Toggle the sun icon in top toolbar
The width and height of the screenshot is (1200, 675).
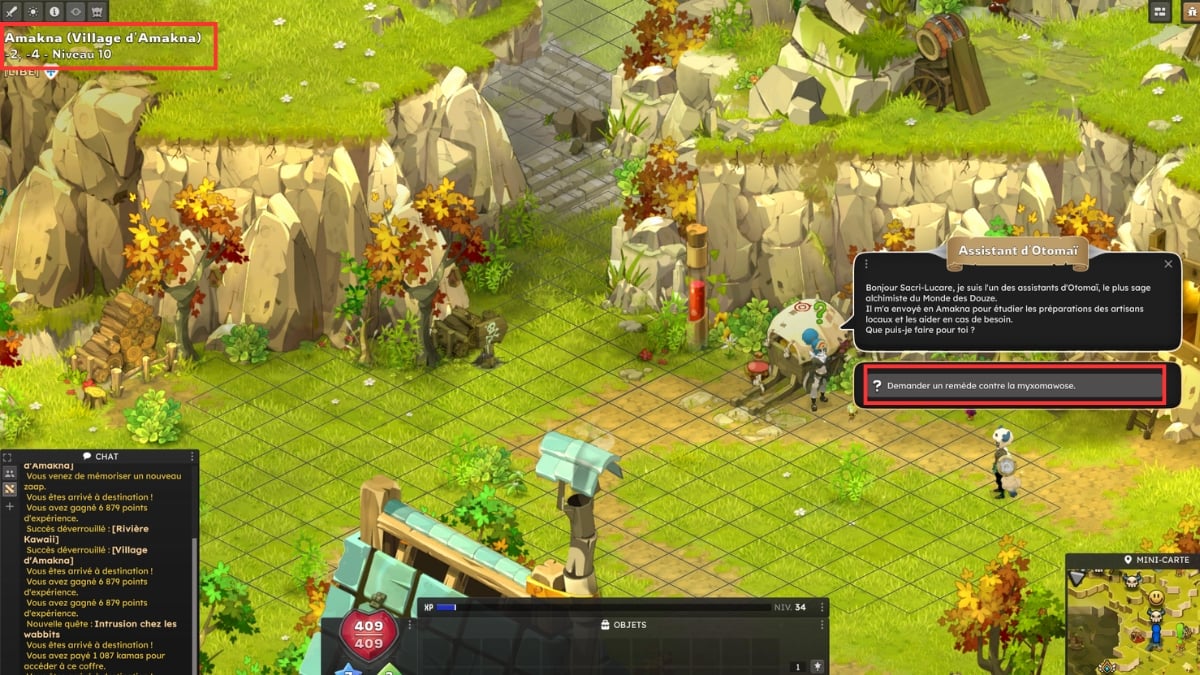point(32,11)
